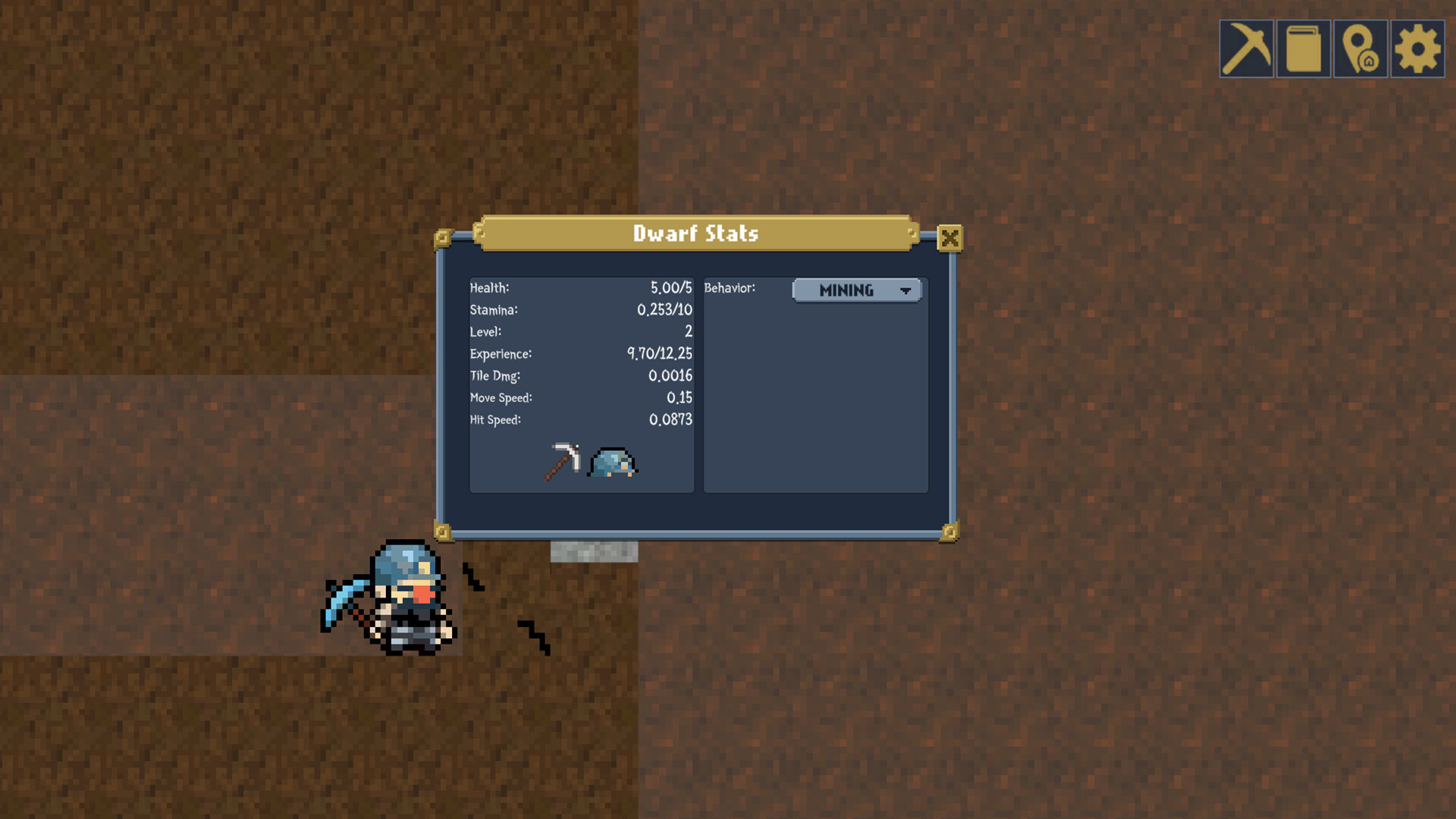
Task: Click the pickaxe icon leftmost in the toolbar row
Action: 1246,49
